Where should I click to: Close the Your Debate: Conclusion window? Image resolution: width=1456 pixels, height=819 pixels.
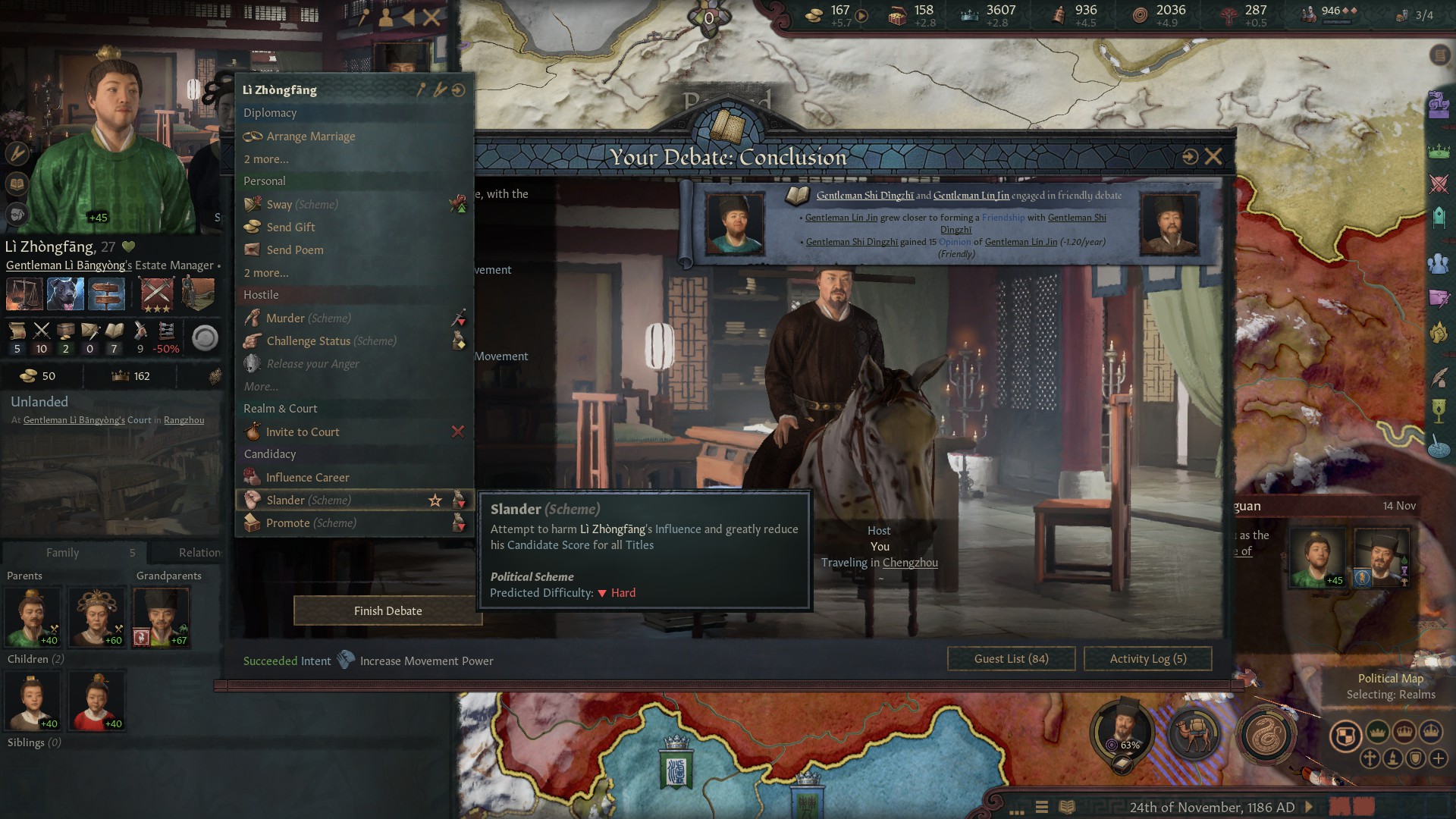tap(1213, 157)
